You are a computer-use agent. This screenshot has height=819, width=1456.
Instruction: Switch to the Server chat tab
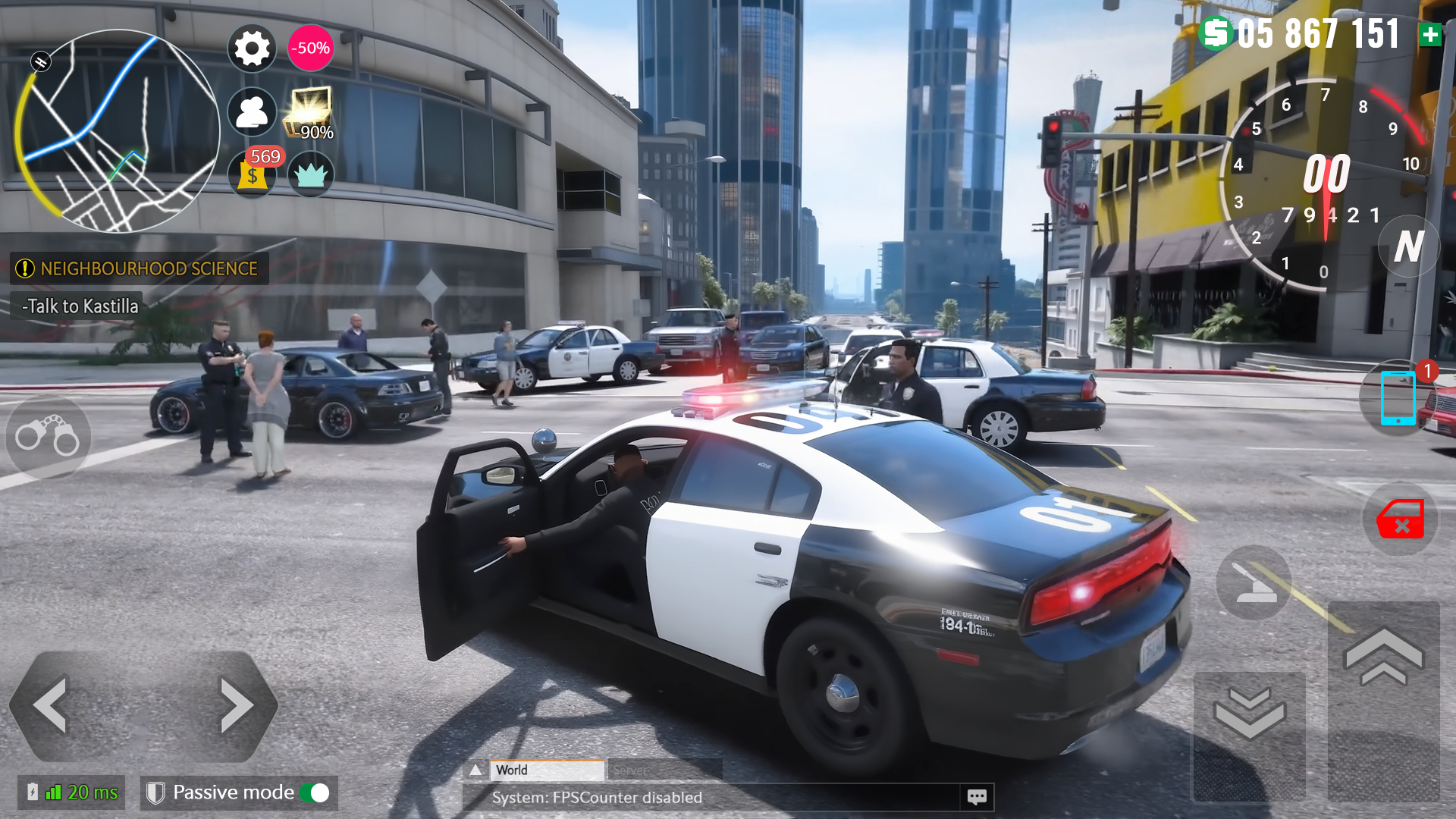point(632,770)
